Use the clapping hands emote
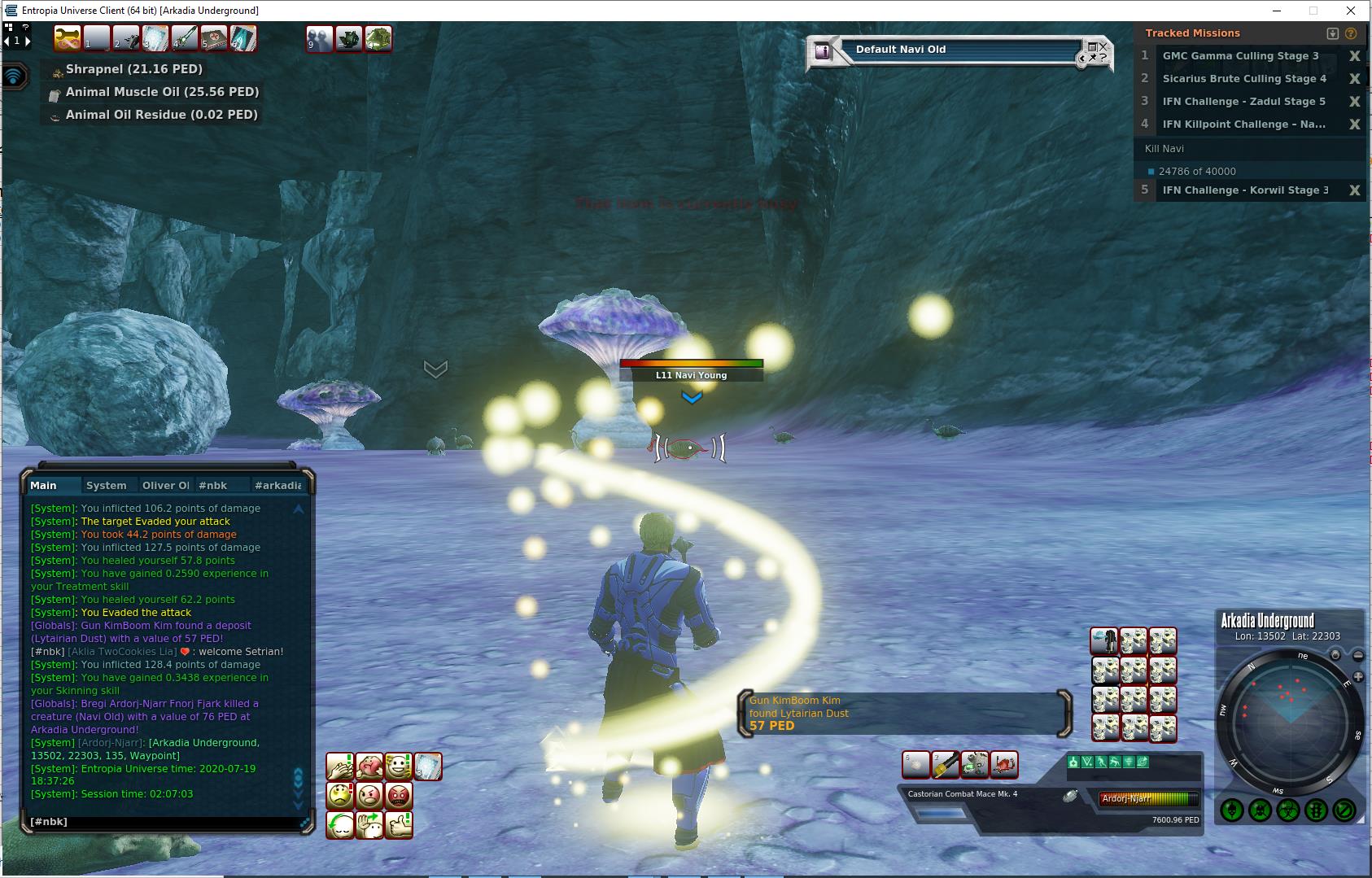Viewport: 1372px width, 878px height. [340, 767]
